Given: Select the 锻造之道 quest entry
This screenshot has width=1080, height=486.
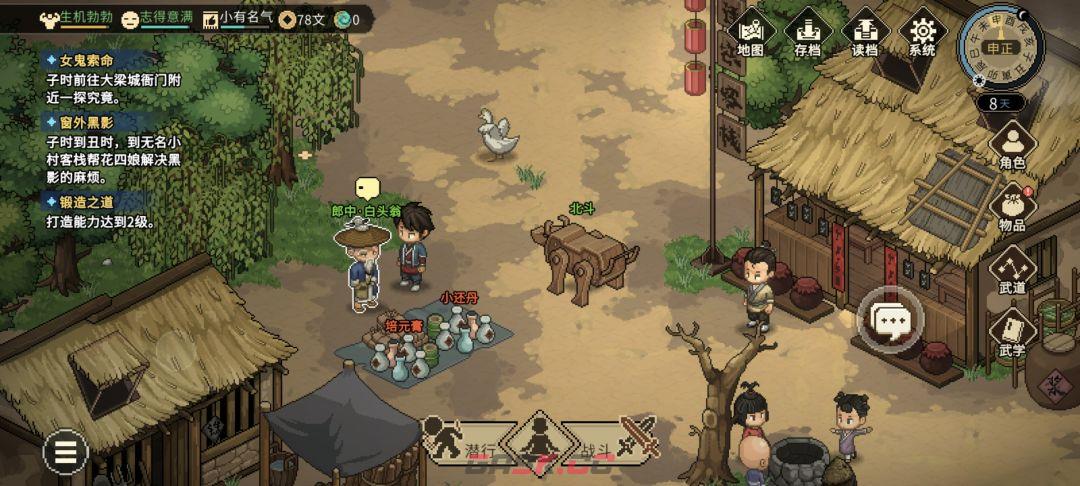Looking at the screenshot, I should tap(85, 201).
